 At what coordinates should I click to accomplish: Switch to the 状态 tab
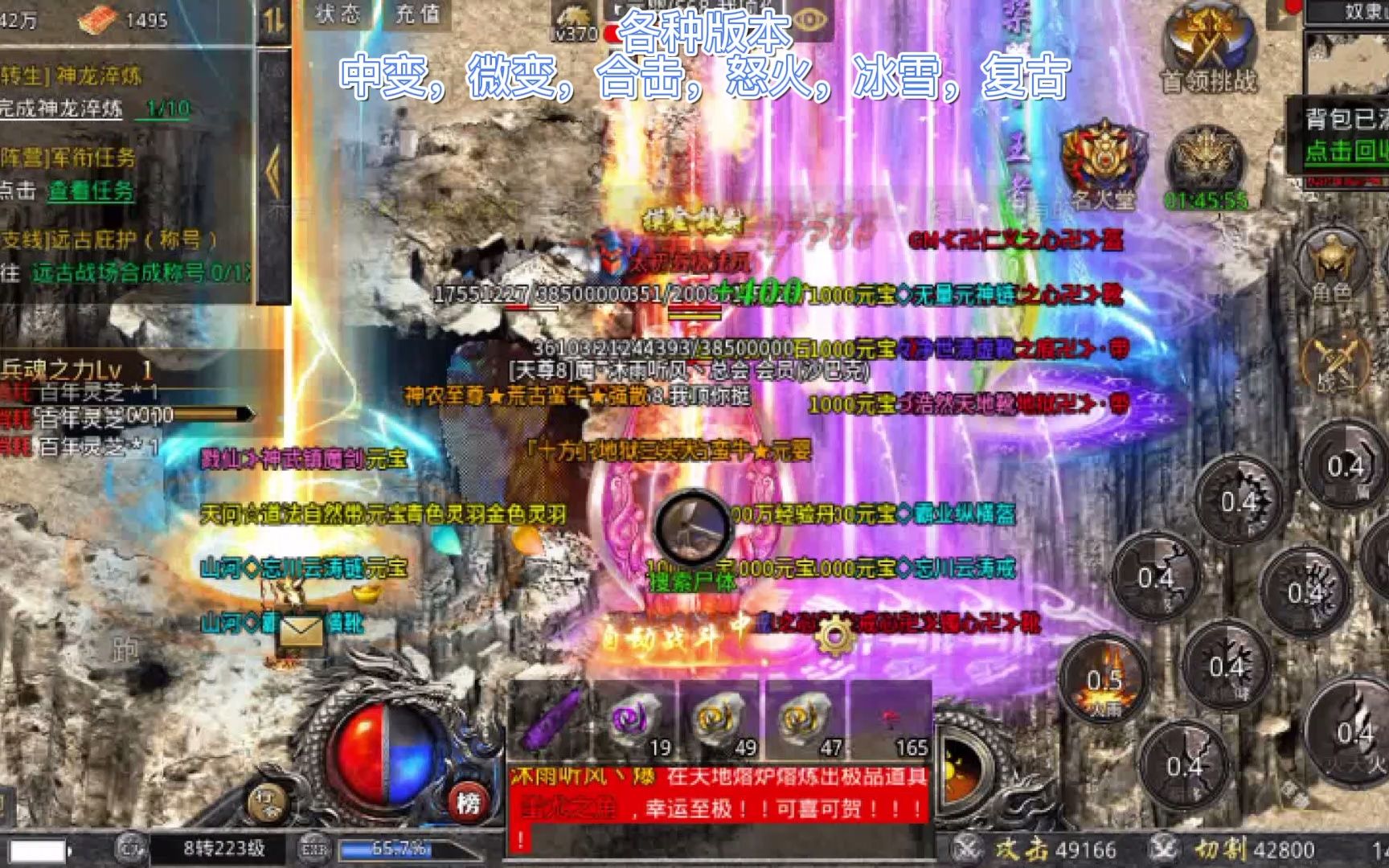tap(338, 12)
